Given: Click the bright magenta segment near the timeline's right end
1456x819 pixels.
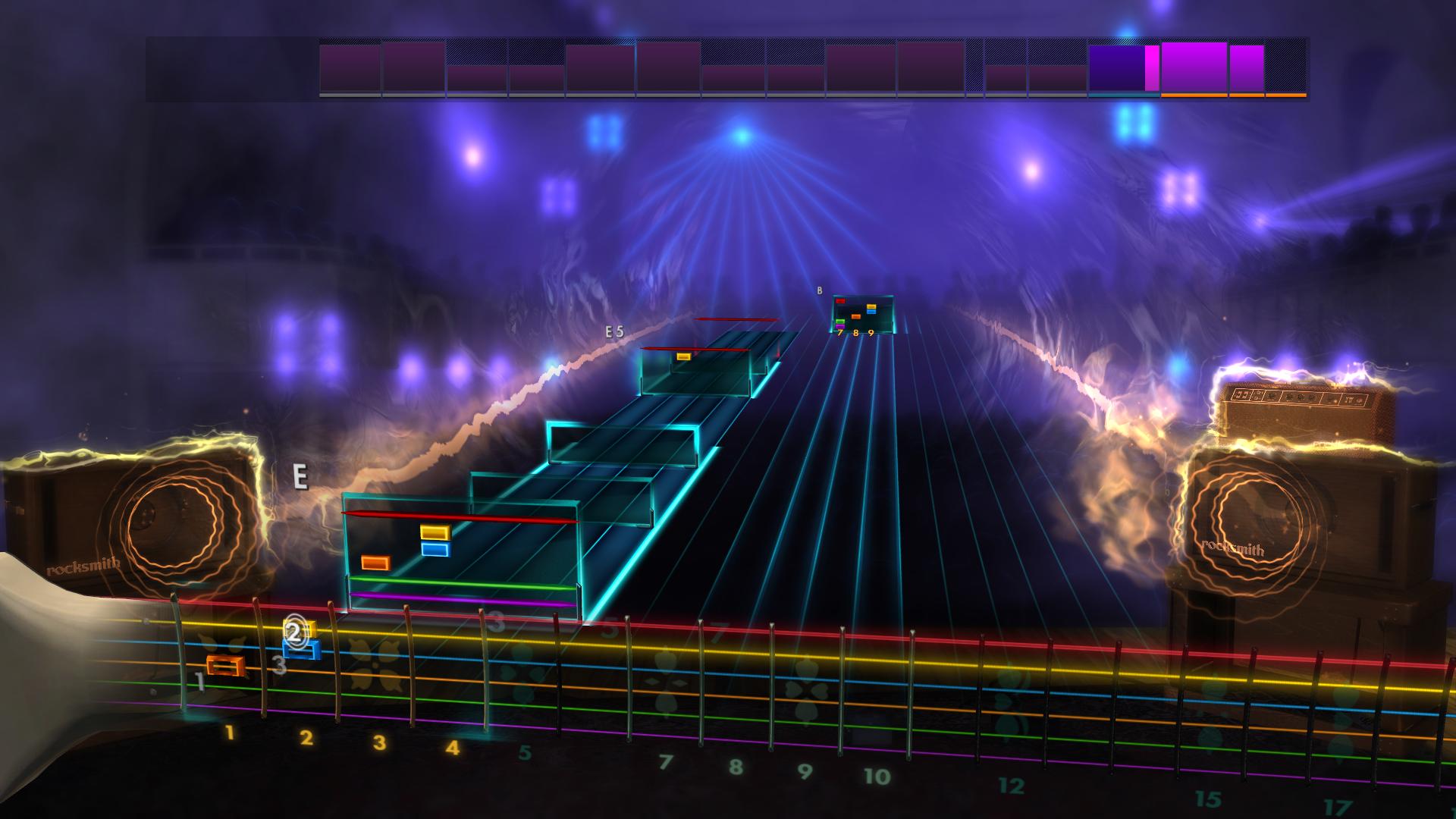Looking at the screenshot, I should [x=1151, y=67].
